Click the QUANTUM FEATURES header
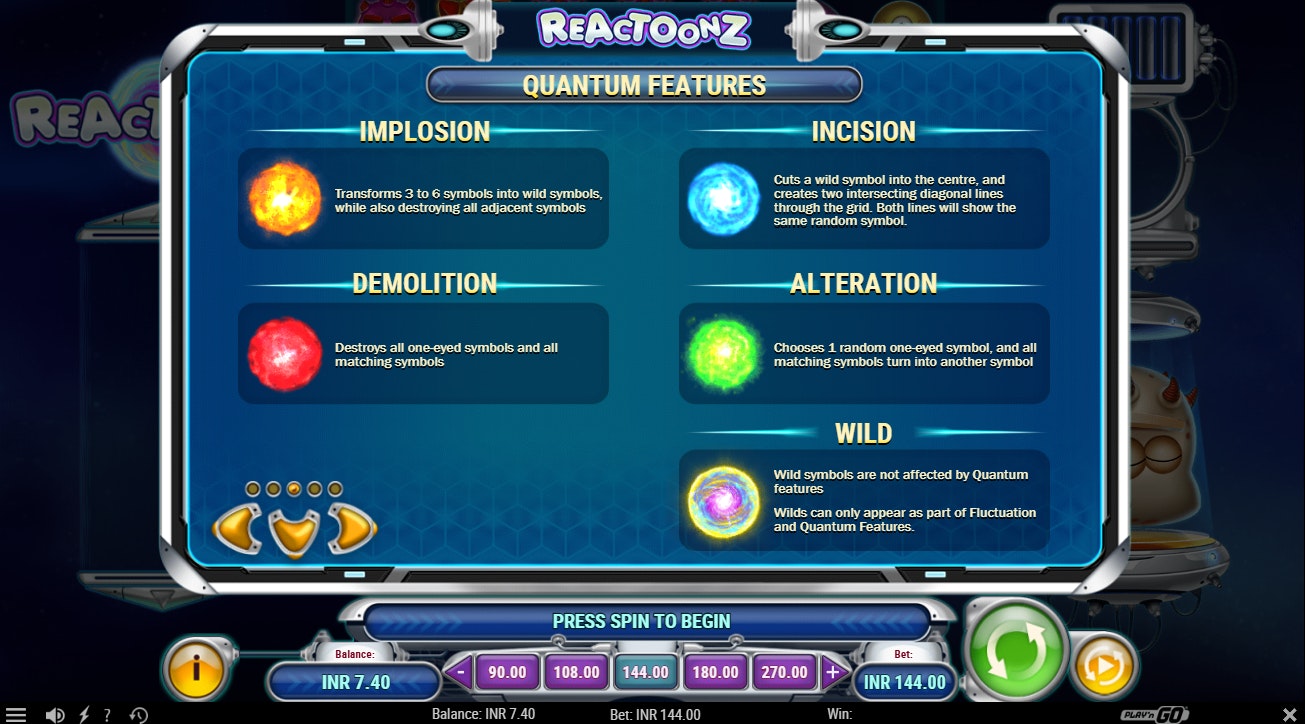 (643, 85)
